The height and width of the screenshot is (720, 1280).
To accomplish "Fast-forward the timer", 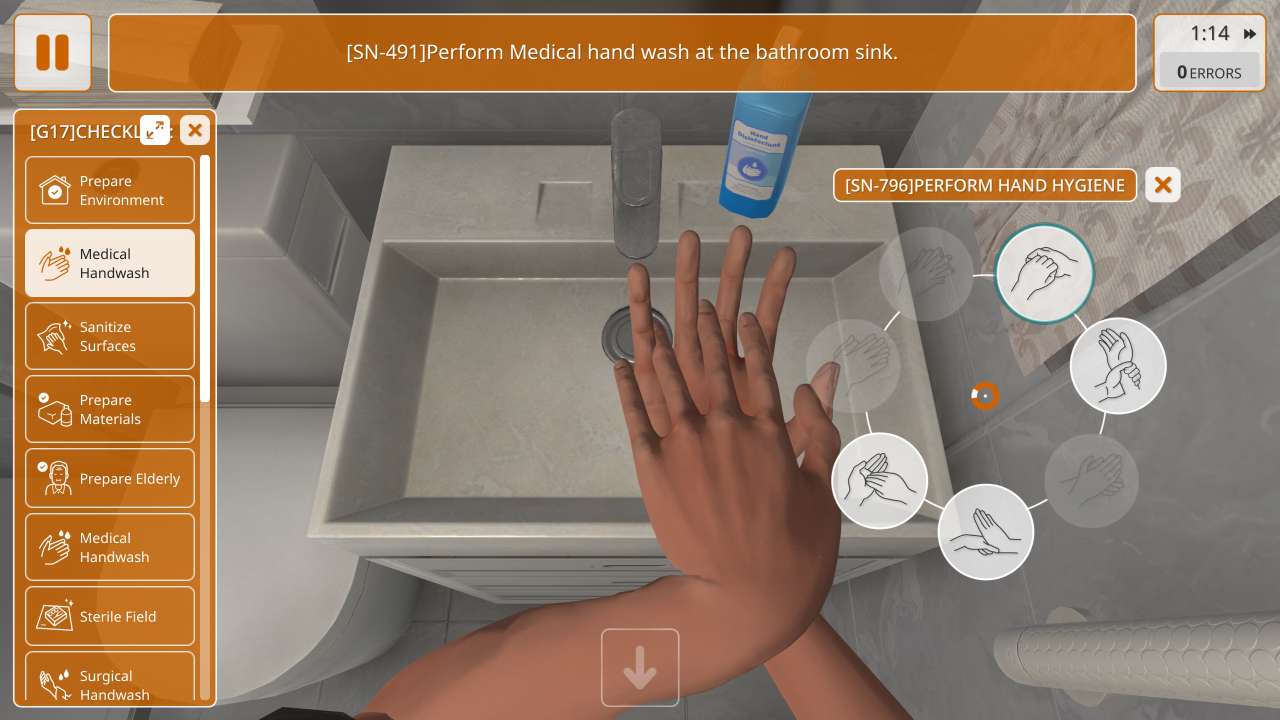I will tap(1250, 34).
